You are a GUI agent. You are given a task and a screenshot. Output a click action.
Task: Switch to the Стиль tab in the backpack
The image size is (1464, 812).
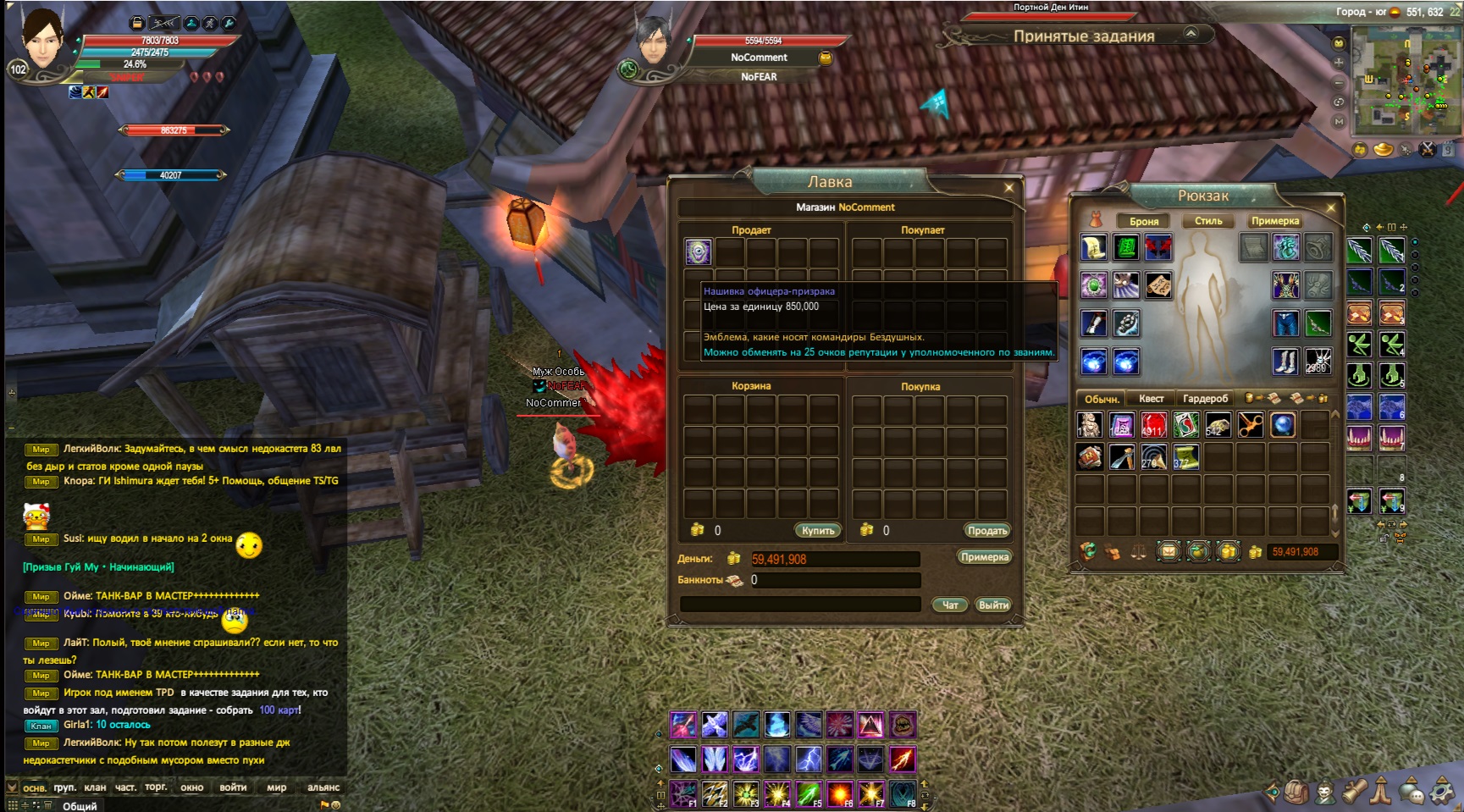[1208, 221]
